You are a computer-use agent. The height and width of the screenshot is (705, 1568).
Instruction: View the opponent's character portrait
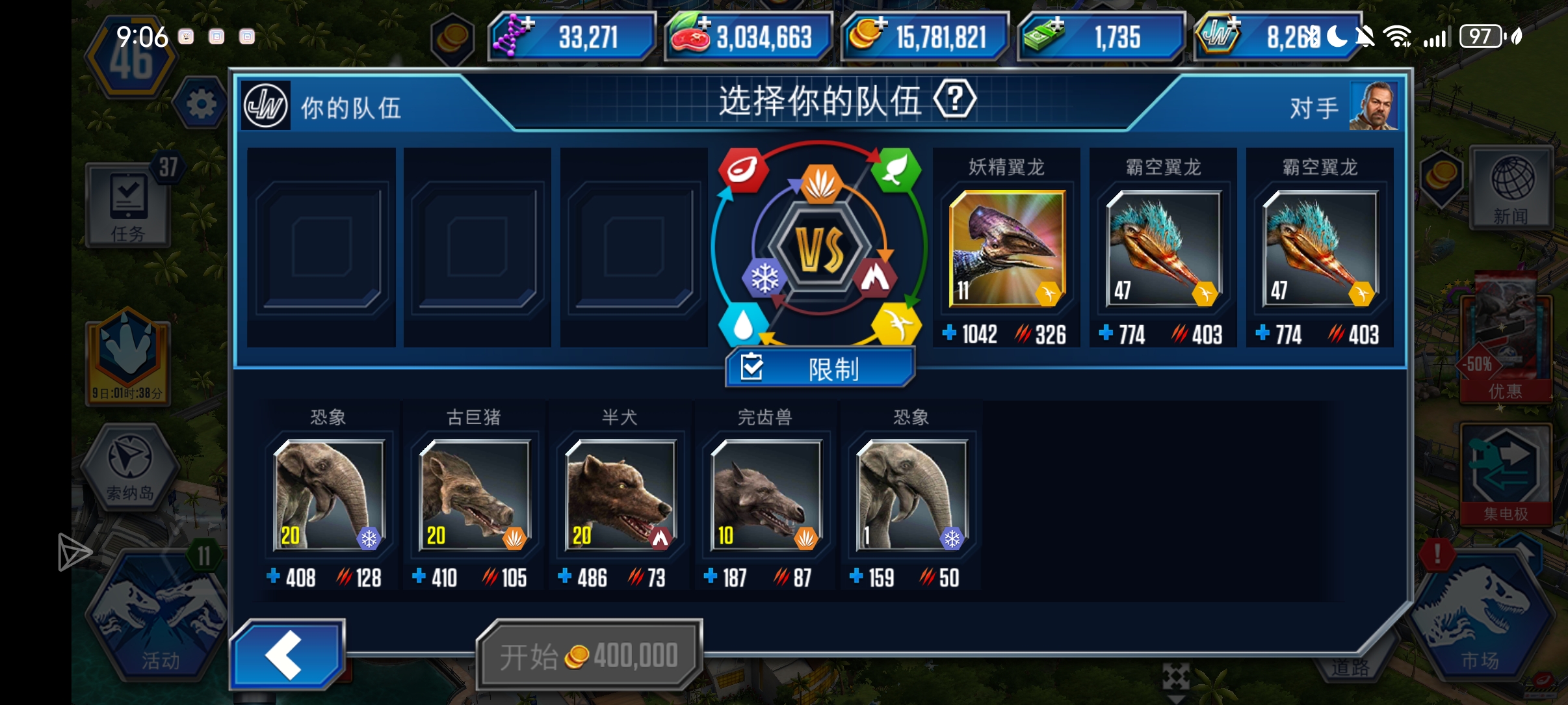[1373, 105]
